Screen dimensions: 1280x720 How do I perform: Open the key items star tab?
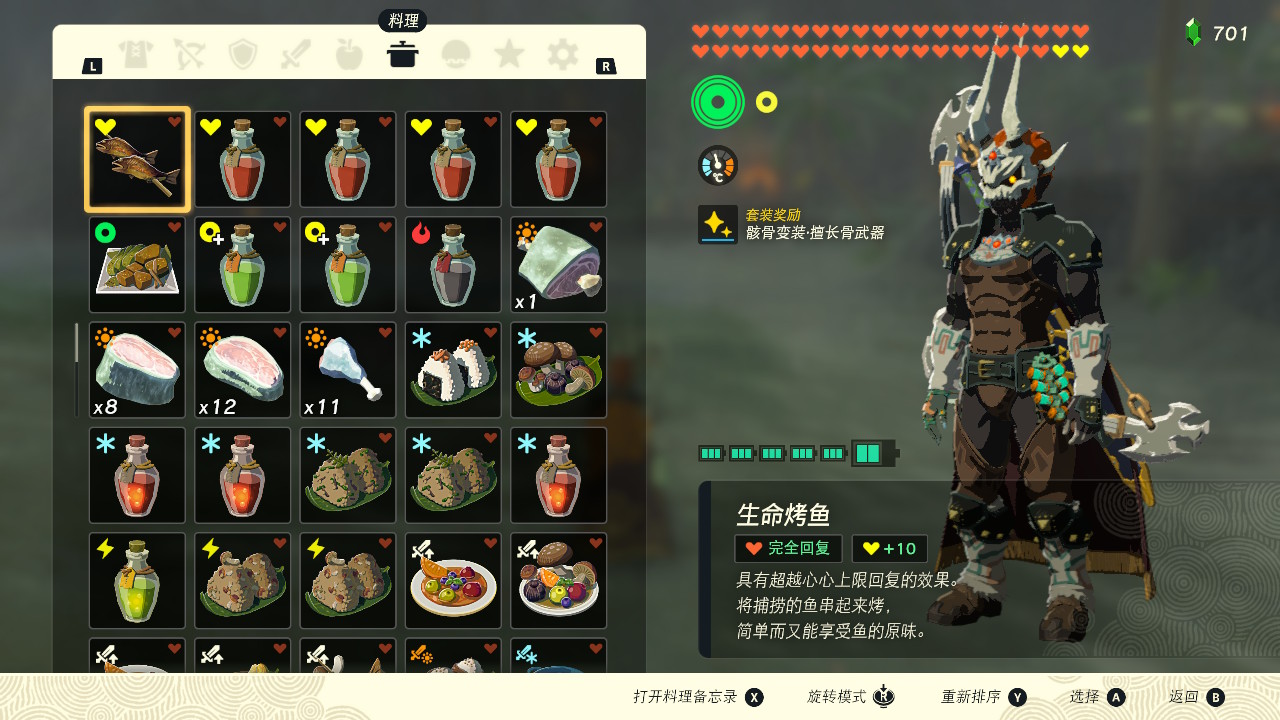coord(509,54)
